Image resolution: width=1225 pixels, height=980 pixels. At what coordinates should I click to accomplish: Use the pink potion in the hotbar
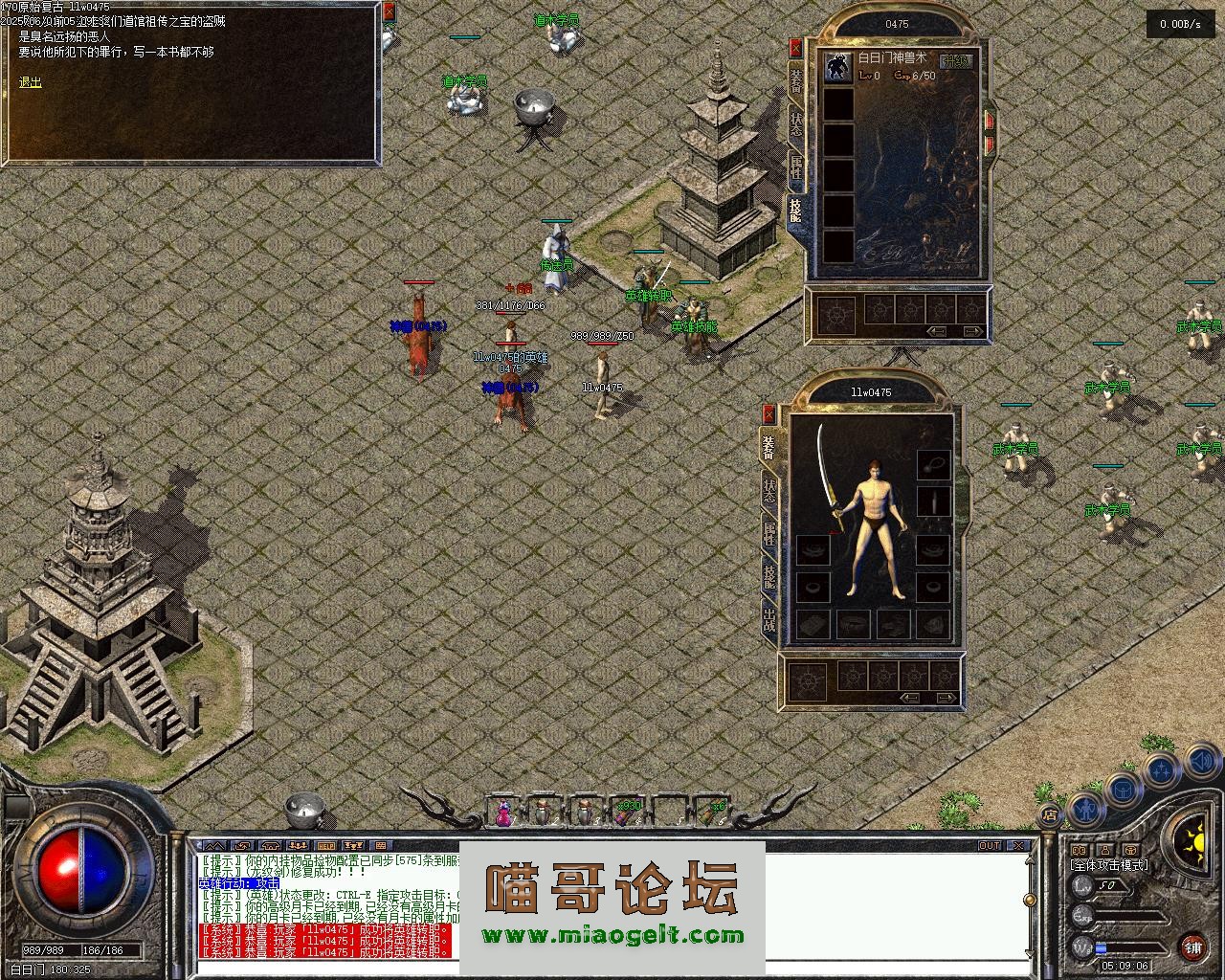503,812
